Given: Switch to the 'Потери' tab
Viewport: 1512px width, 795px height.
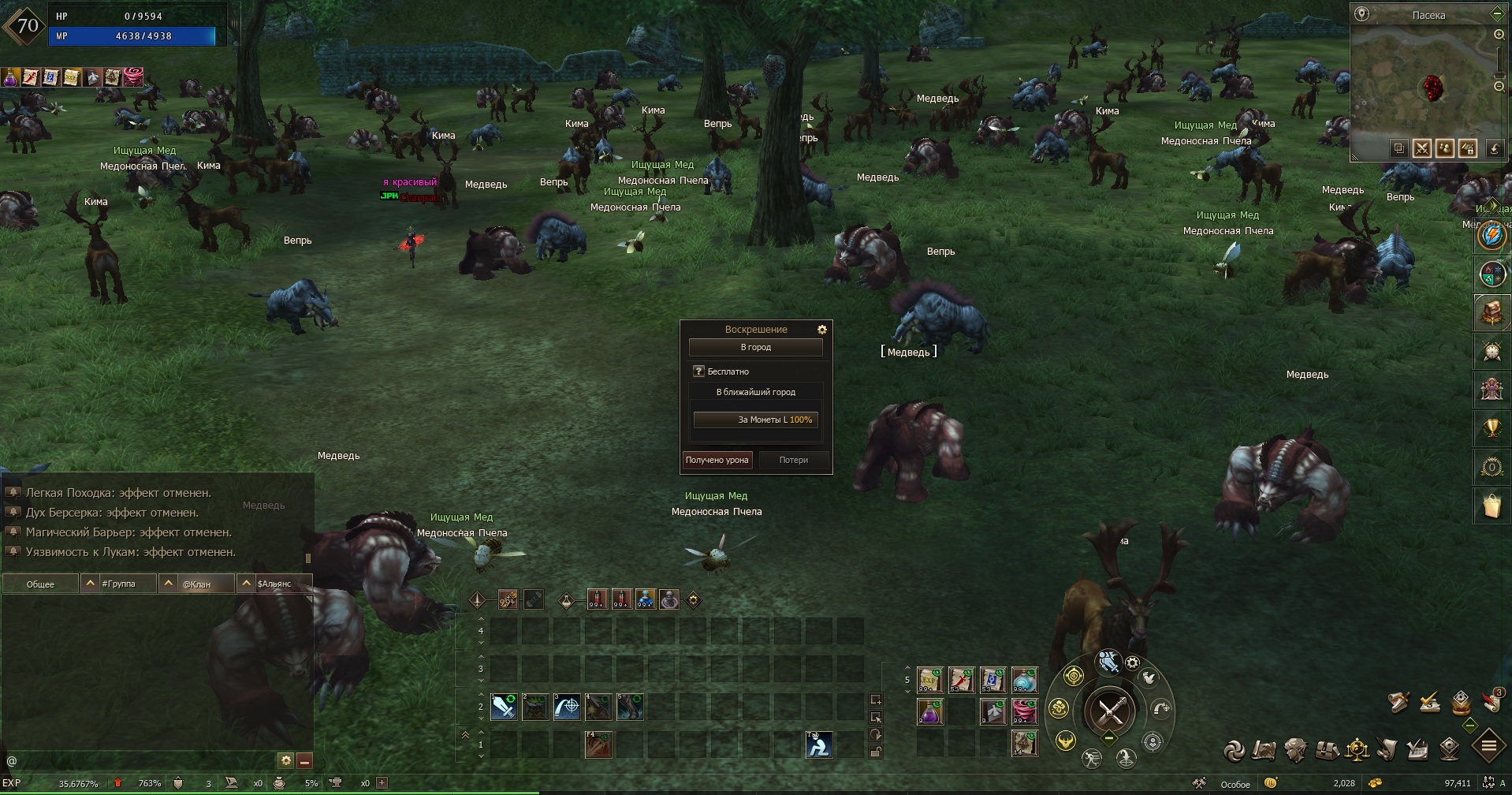Looking at the screenshot, I should click(x=793, y=460).
